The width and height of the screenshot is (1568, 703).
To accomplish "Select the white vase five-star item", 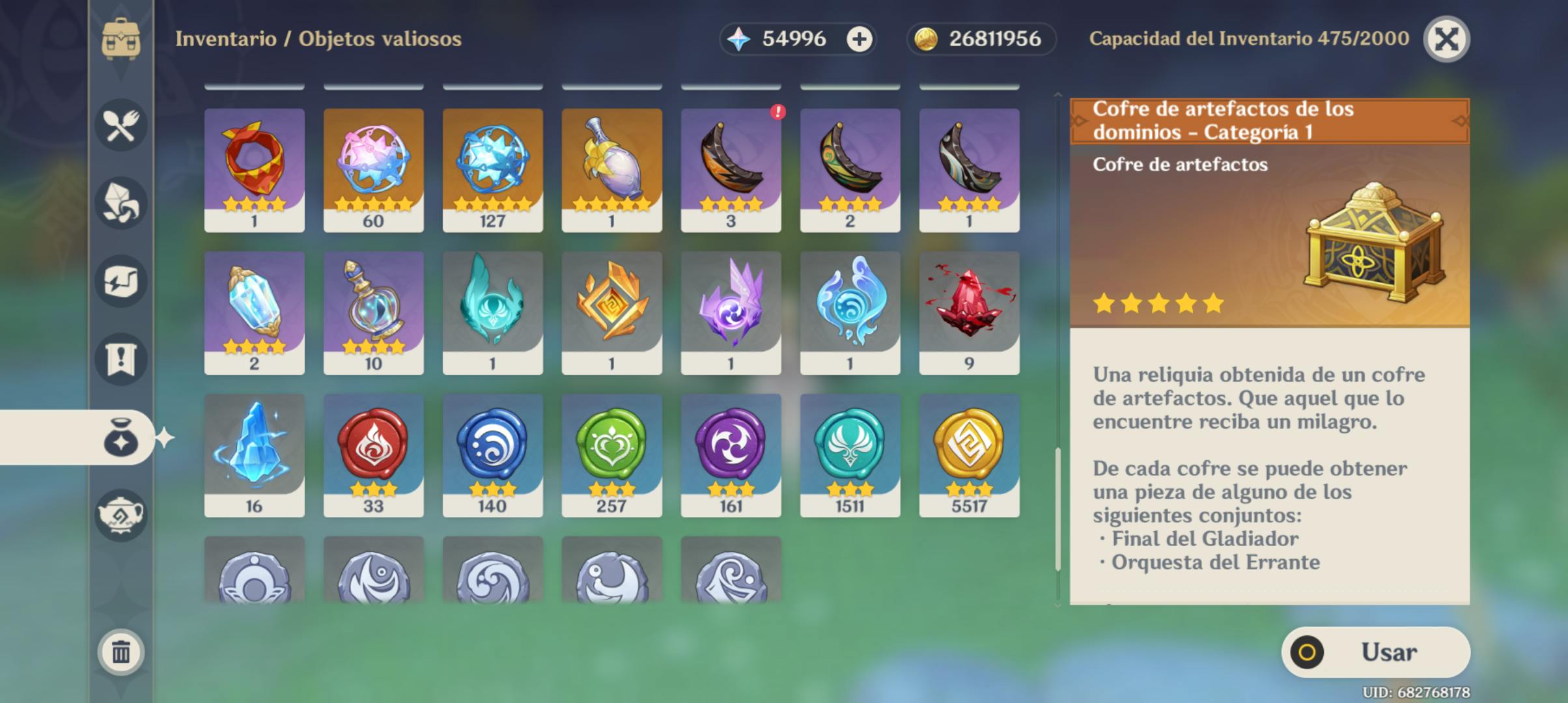I will [x=611, y=169].
